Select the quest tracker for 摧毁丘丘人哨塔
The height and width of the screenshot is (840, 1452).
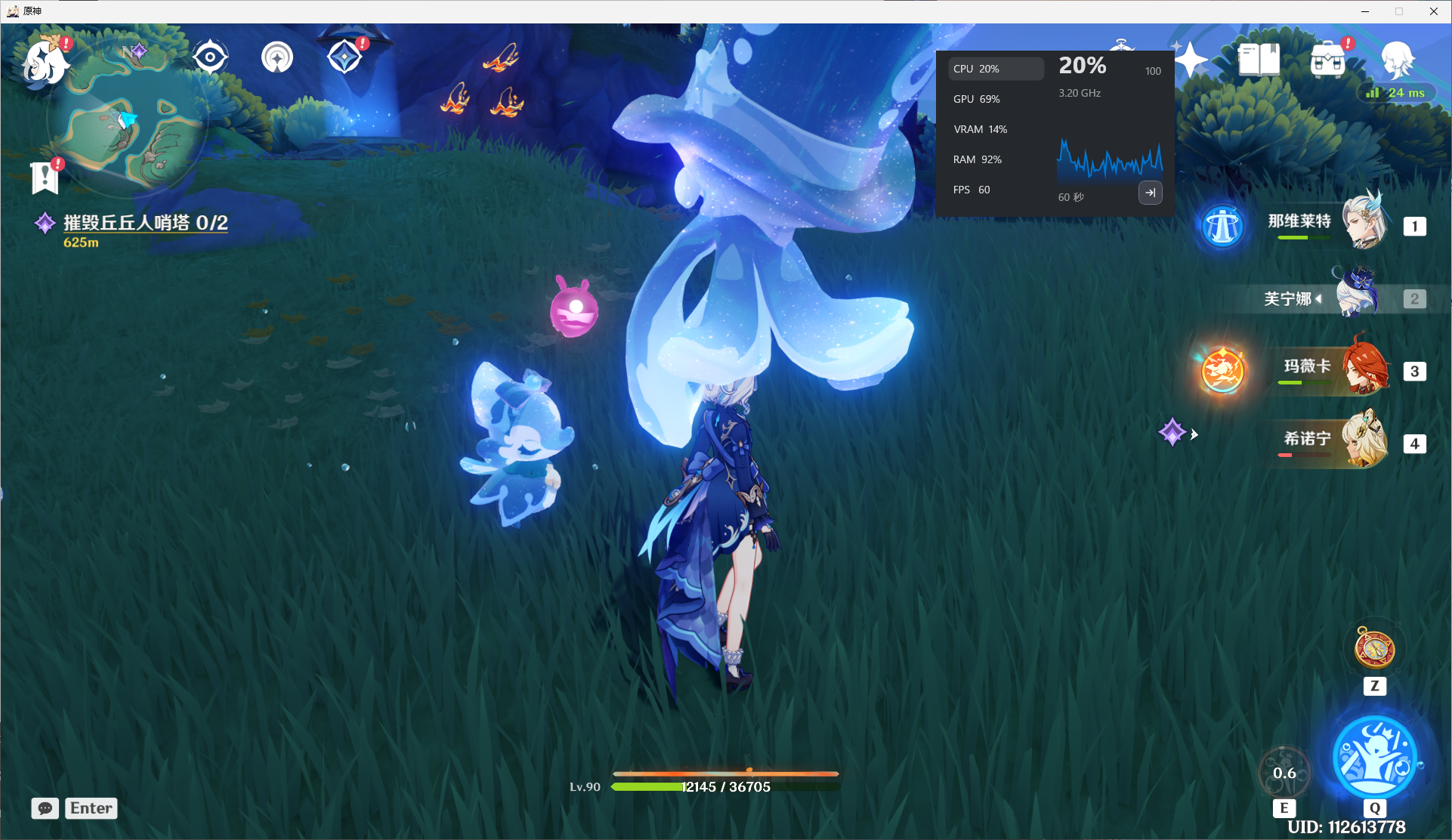tap(144, 223)
